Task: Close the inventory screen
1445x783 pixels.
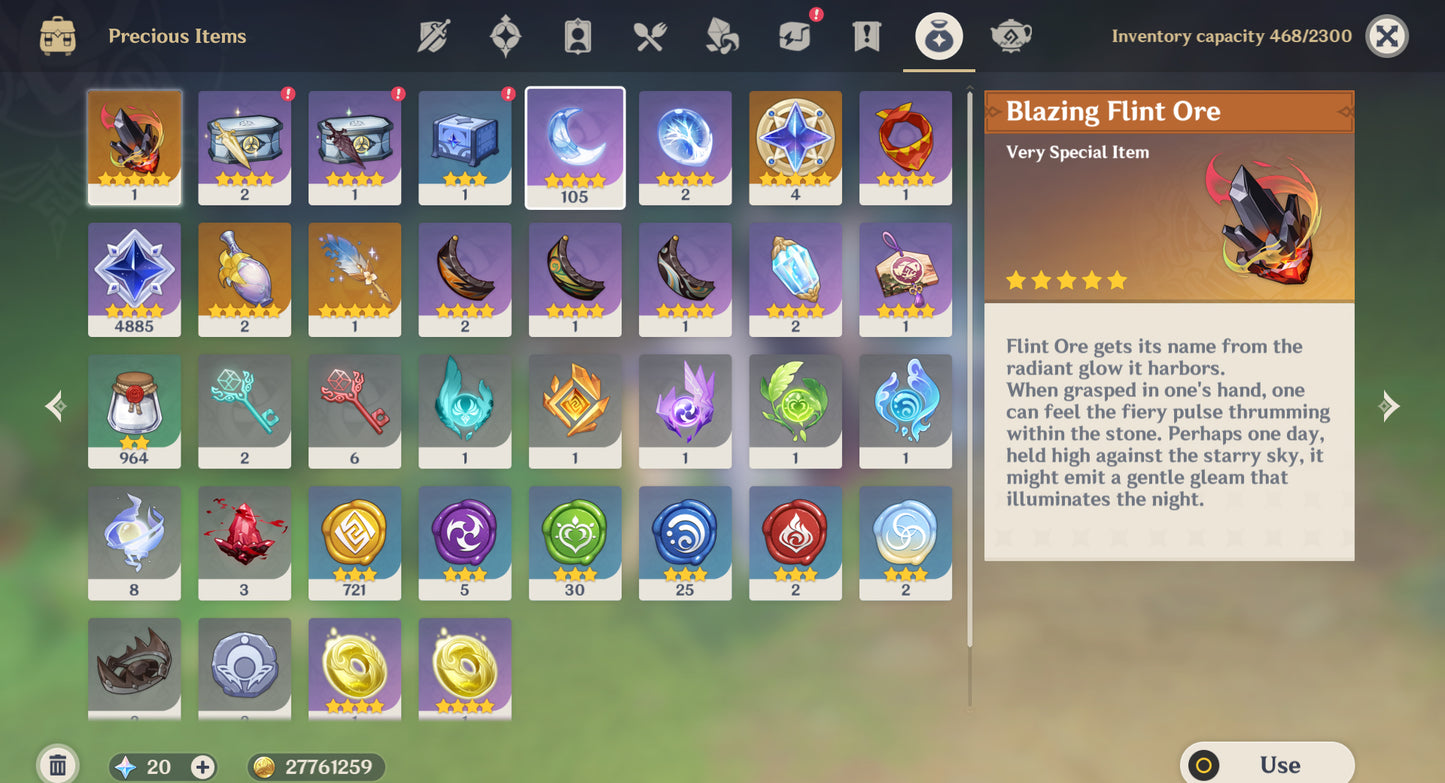Action: 1389,37
